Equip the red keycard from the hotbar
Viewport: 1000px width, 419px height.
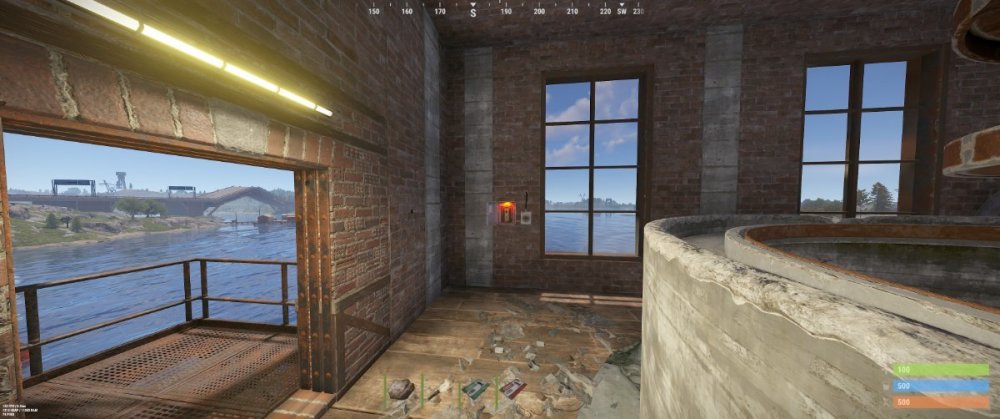512,389
